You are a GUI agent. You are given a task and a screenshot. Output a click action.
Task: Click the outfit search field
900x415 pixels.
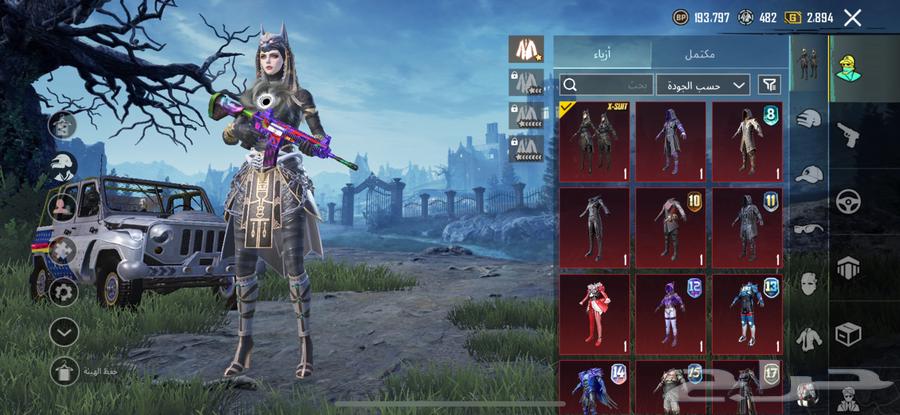point(607,85)
